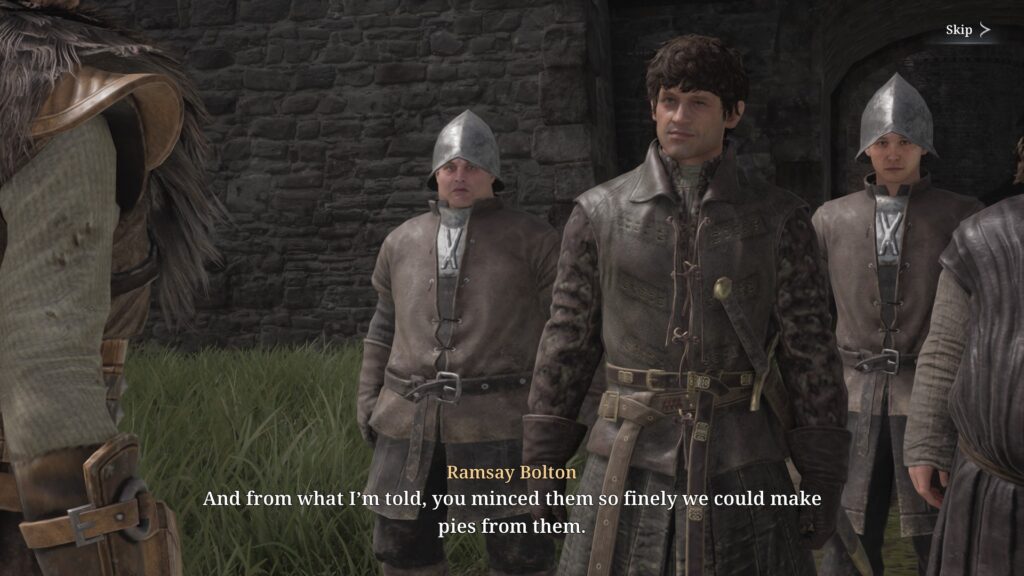Skip the Ramsay Bolton cutscene dialogue
The height and width of the screenshot is (576, 1024).
coord(967,30)
